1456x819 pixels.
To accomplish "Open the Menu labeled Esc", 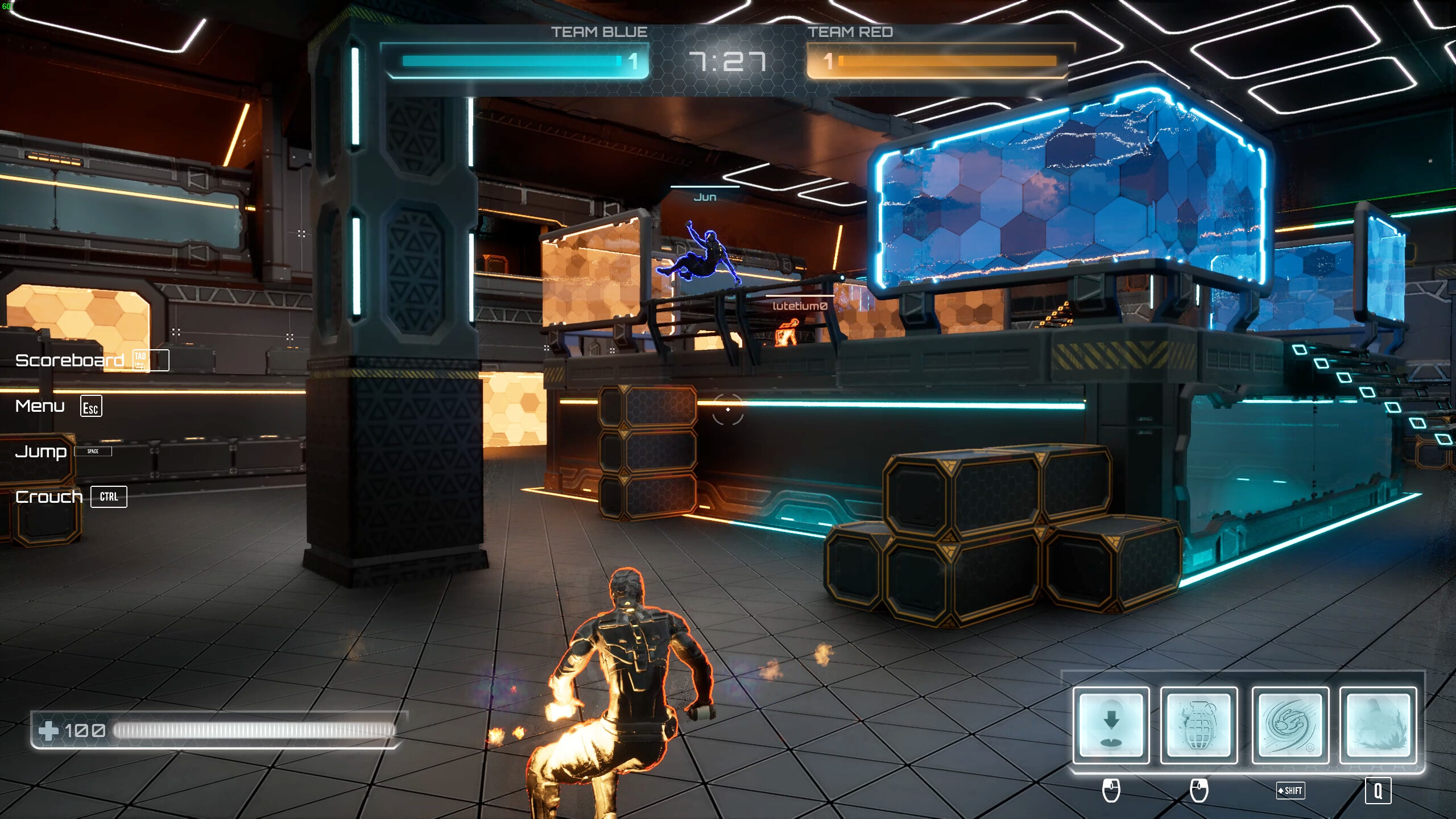I will (x=40, y=406).
